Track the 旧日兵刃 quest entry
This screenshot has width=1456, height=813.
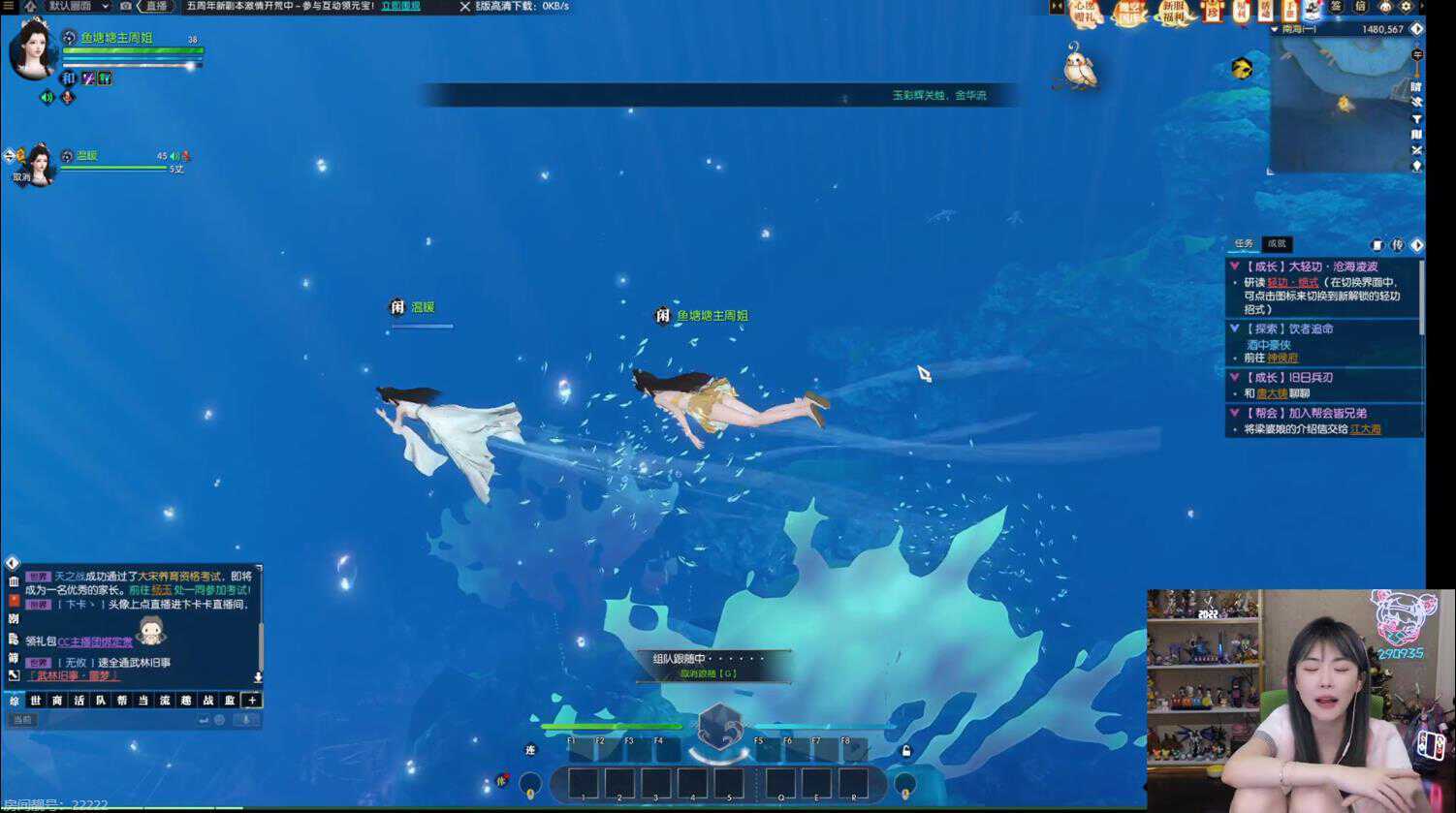[x=1294, y=378]
